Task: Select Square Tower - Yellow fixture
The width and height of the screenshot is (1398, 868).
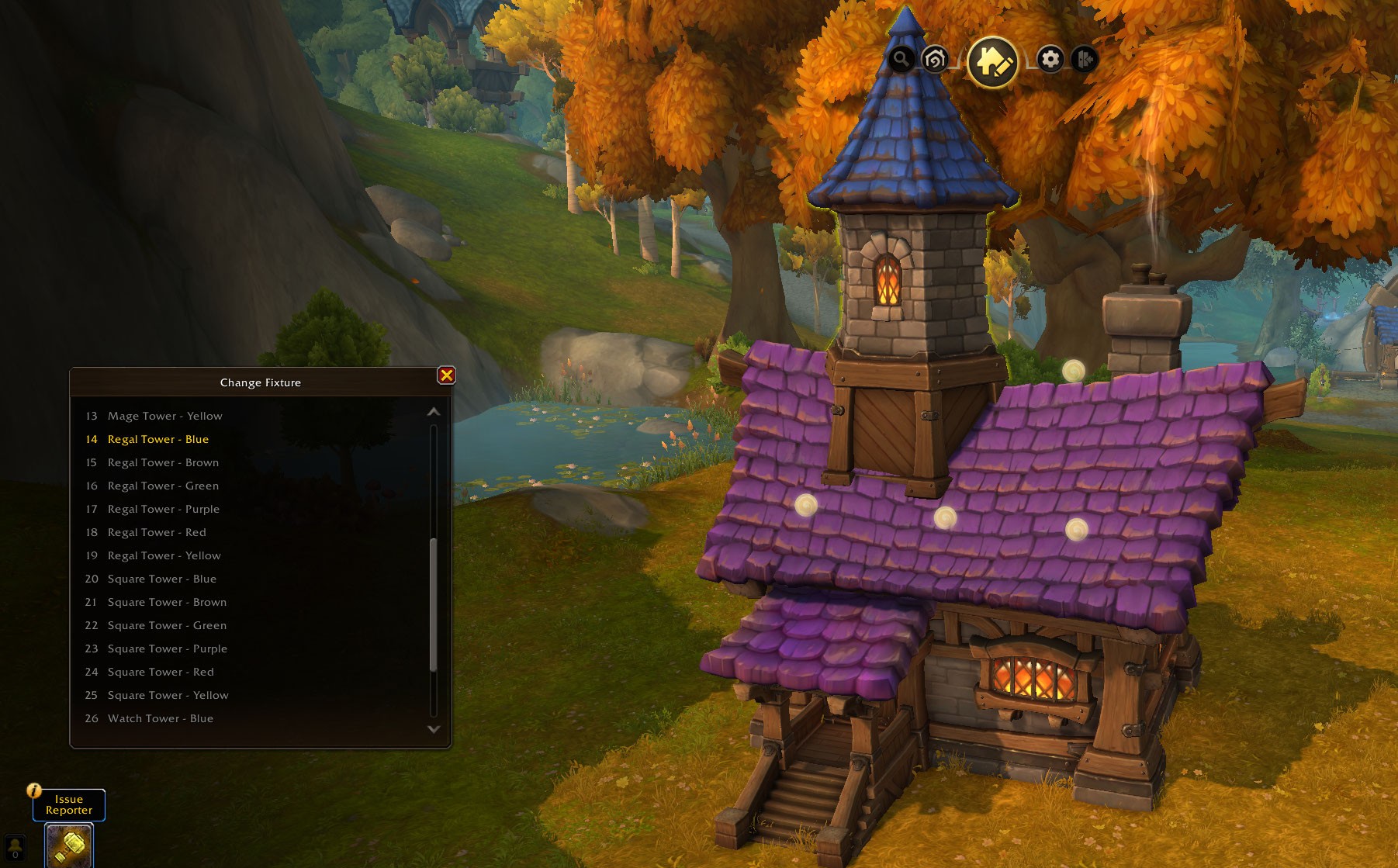Action: tap(168, 695)
